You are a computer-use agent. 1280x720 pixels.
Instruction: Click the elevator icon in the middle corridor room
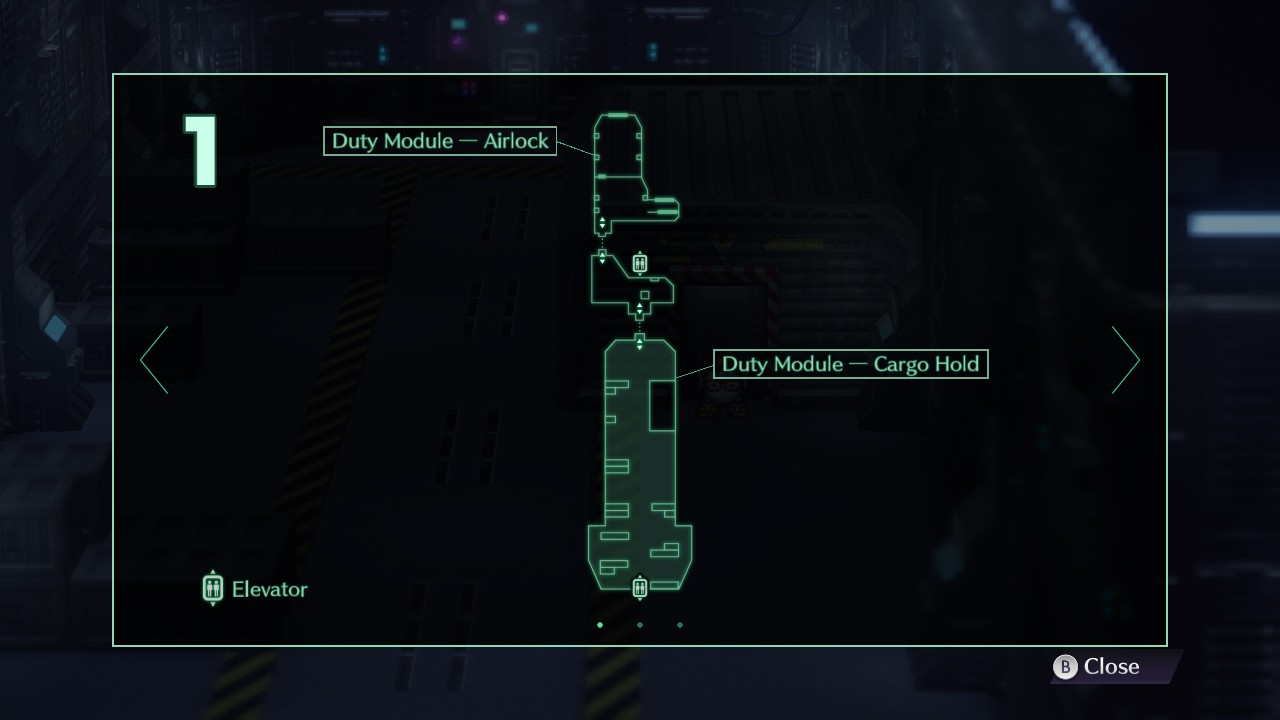click(640, 262)
